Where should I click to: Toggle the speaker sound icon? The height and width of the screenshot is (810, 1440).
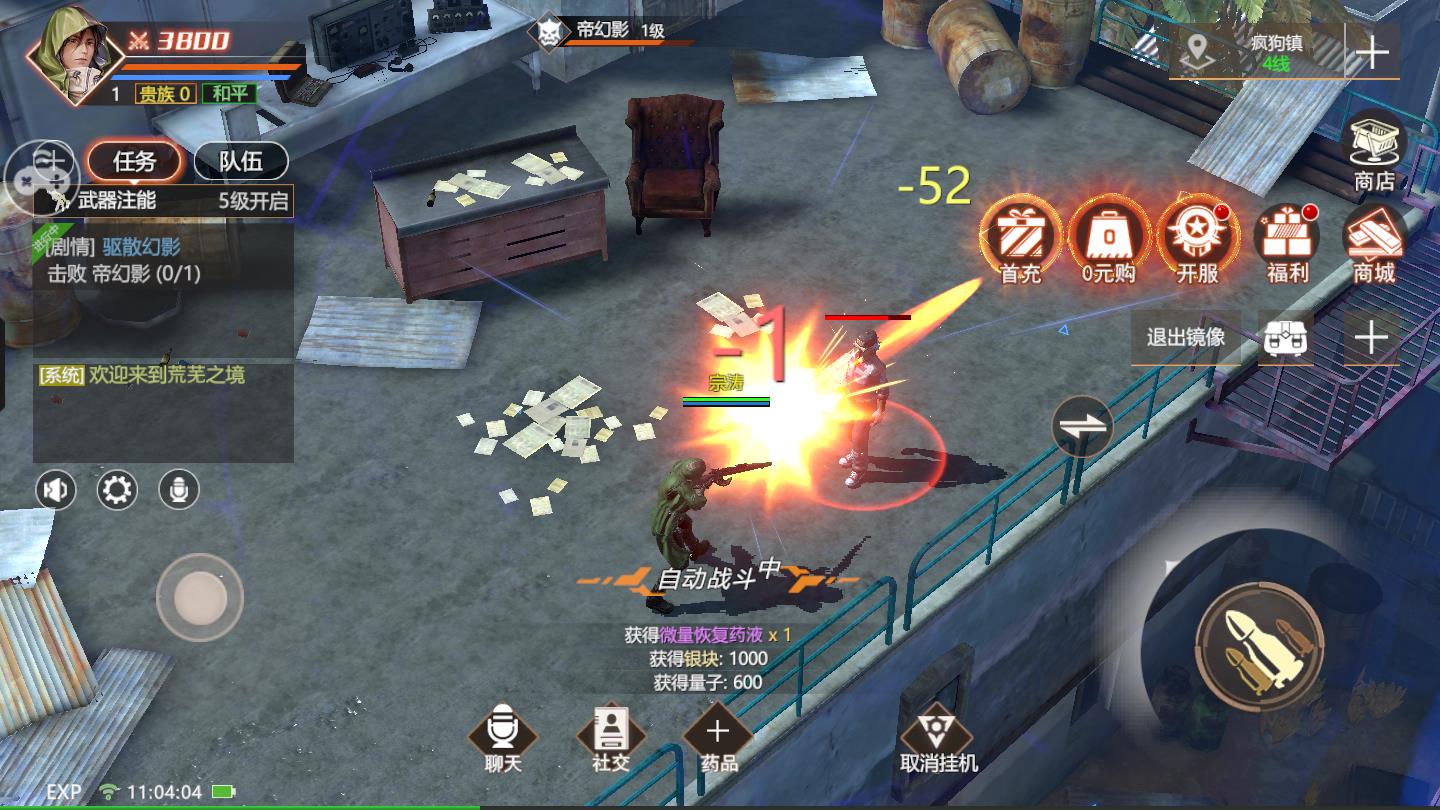point(56,490)
